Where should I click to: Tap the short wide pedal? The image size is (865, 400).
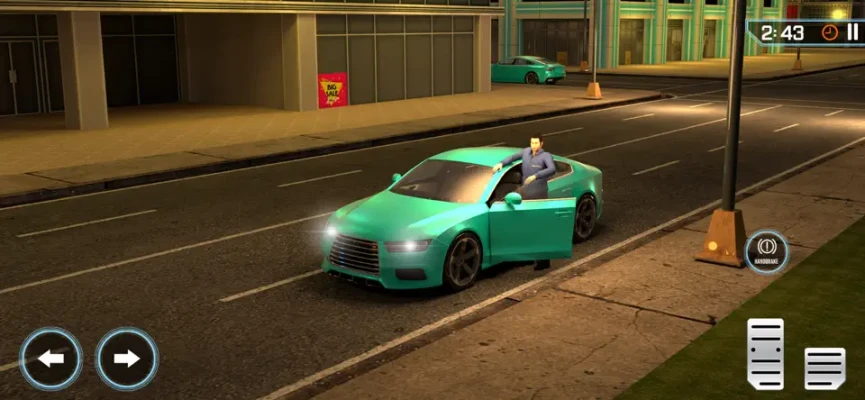pyautogui.click(x=825, y=367)
